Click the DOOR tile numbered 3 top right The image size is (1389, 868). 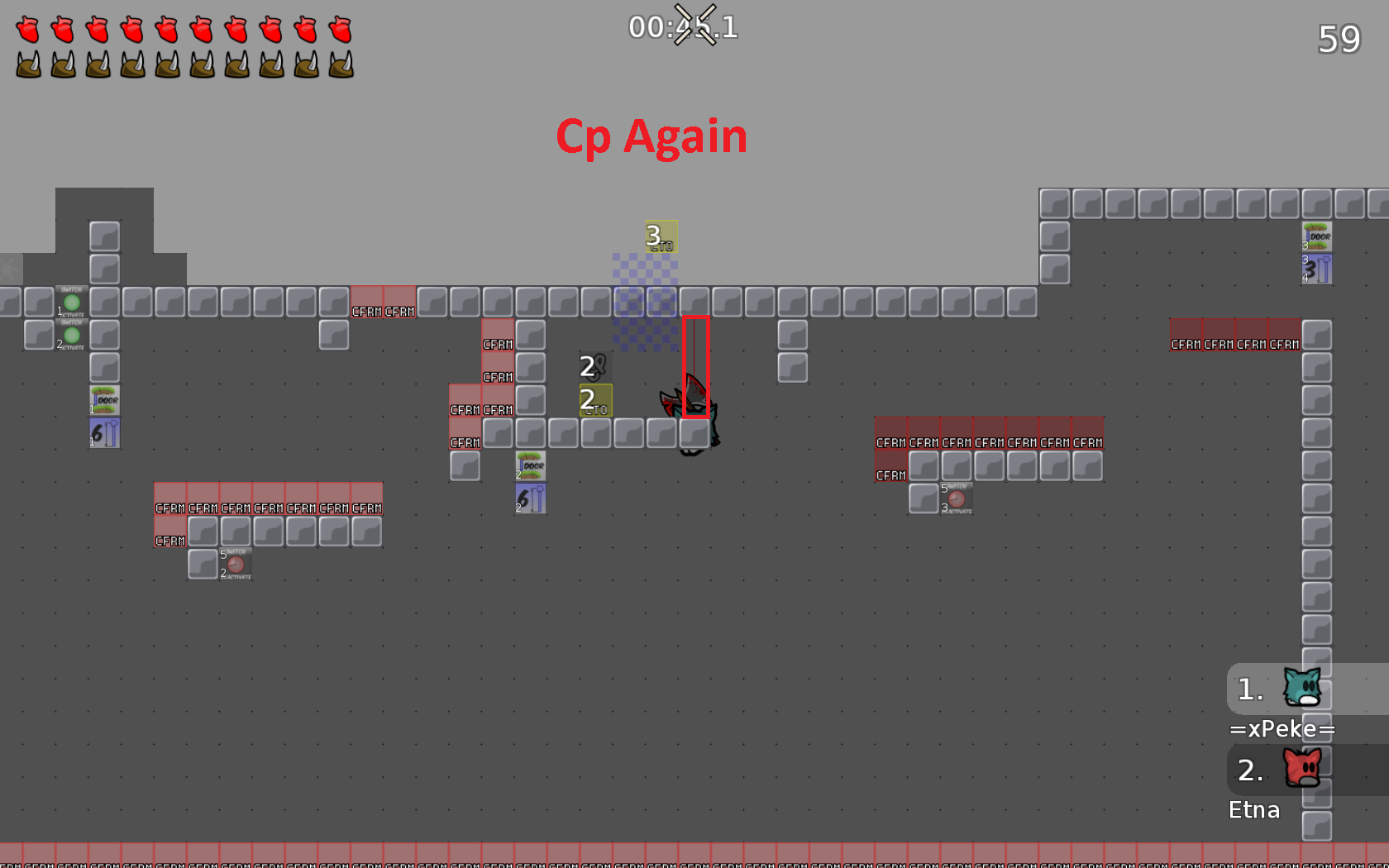click(x=1317, y=236)
